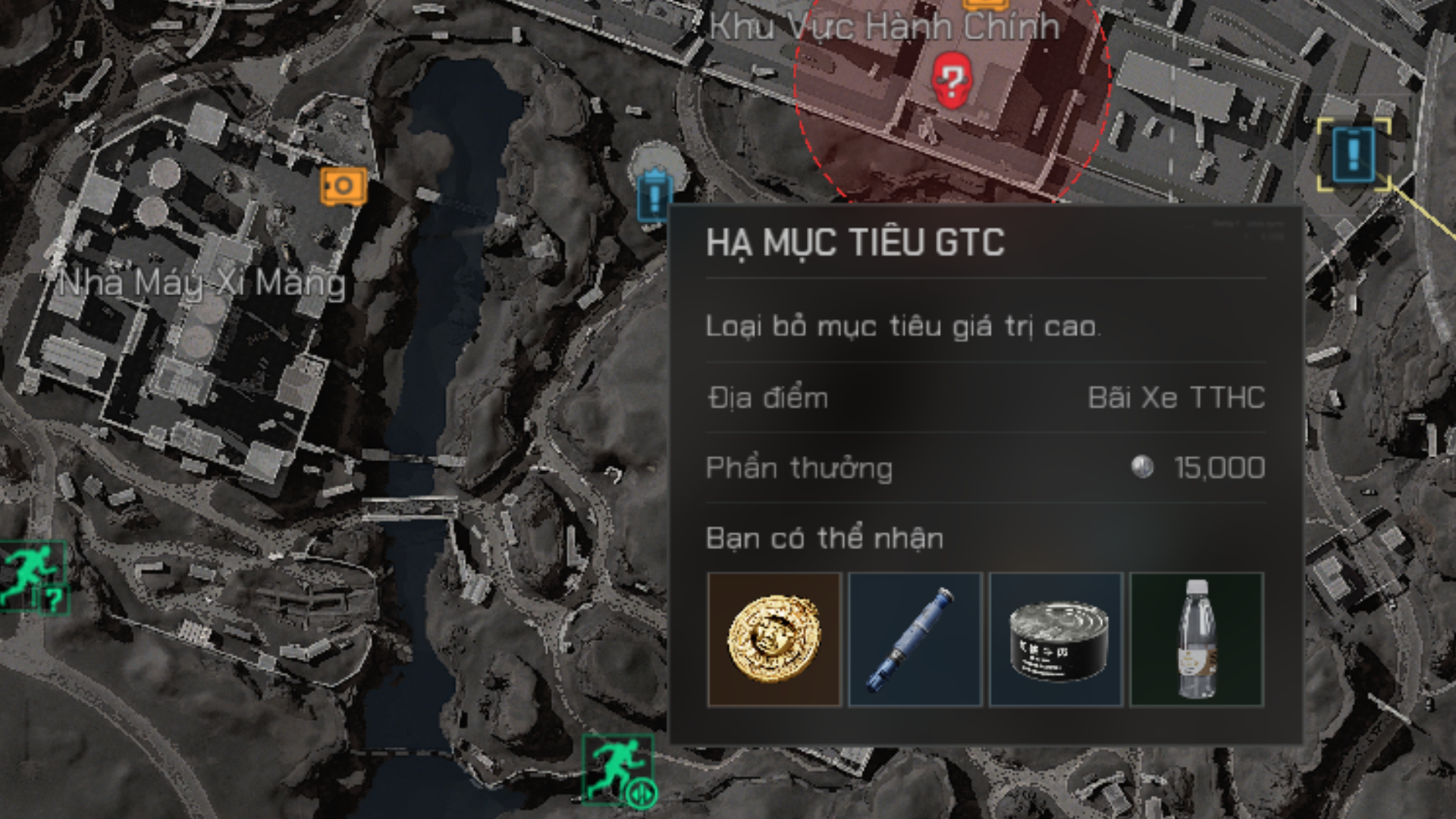Click the green extraction marker near the river

pos(617,768)
